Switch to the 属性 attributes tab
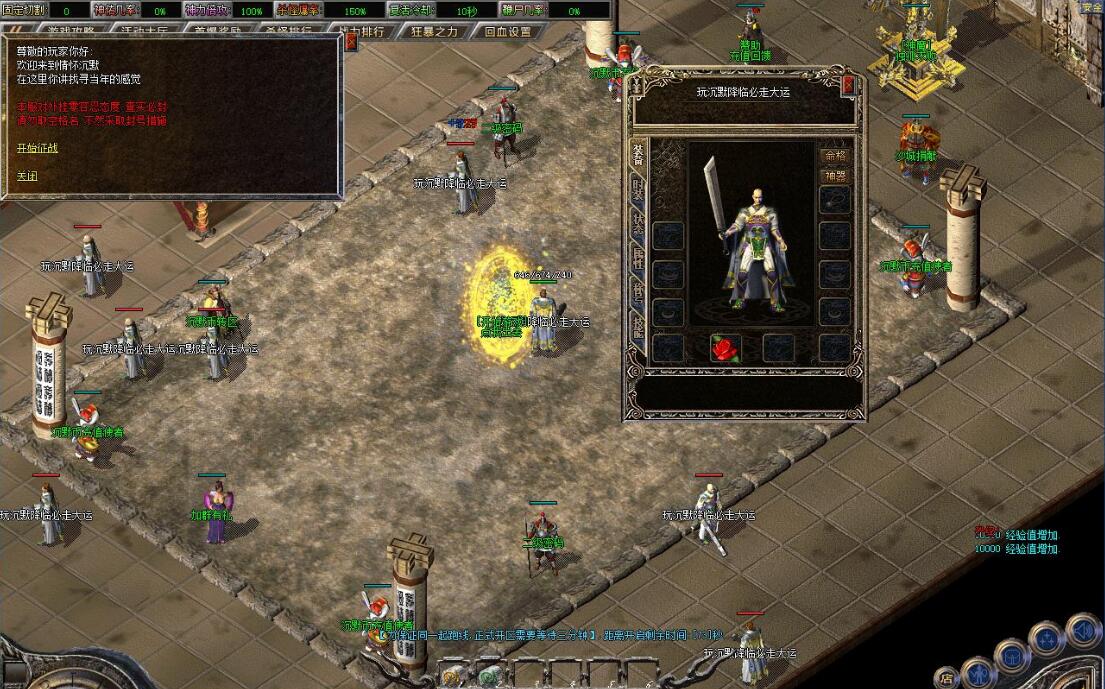This screenshot has width=1105, height=689. coord(638,260)
